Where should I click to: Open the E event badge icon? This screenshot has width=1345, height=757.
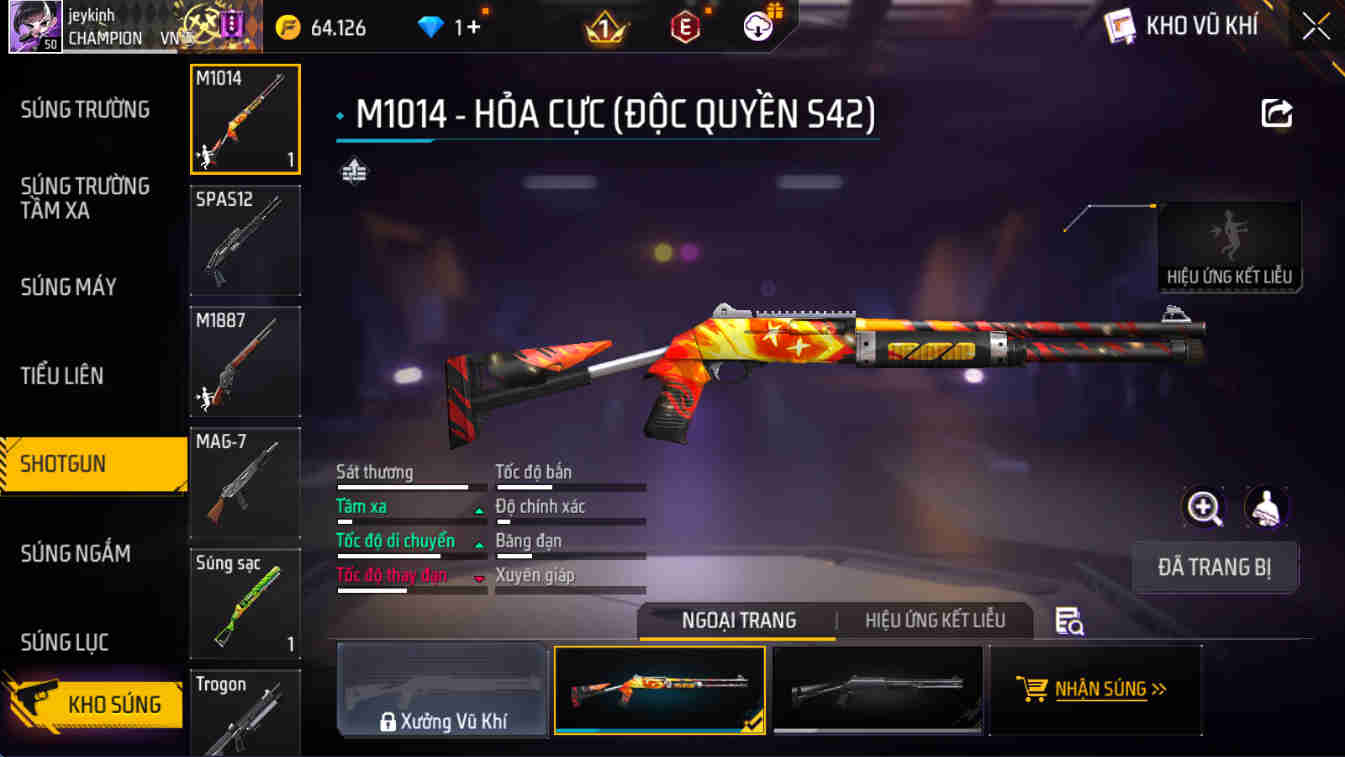click(688, 26)
